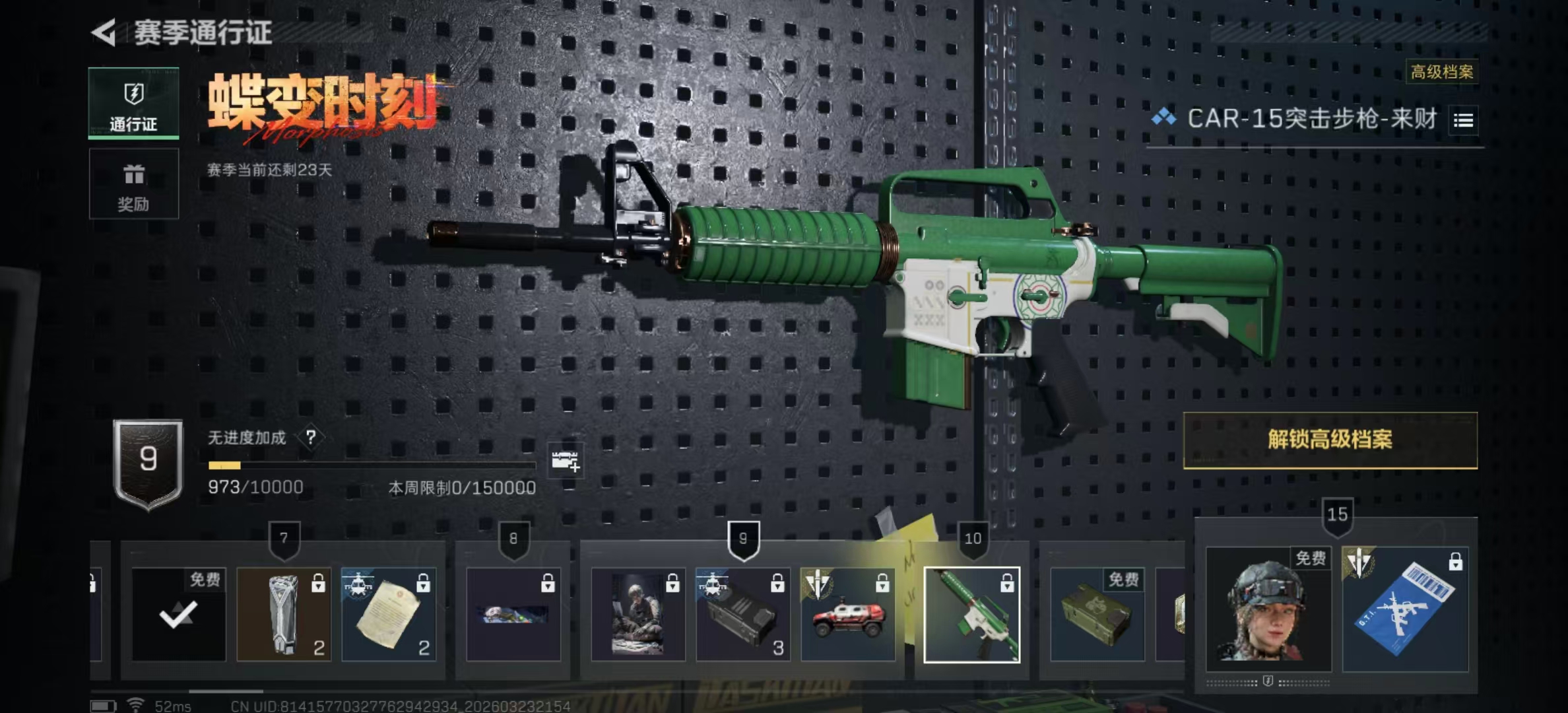Choose the red and white vehicle reward
1568x713 pixels.
[x=848, y=615]
